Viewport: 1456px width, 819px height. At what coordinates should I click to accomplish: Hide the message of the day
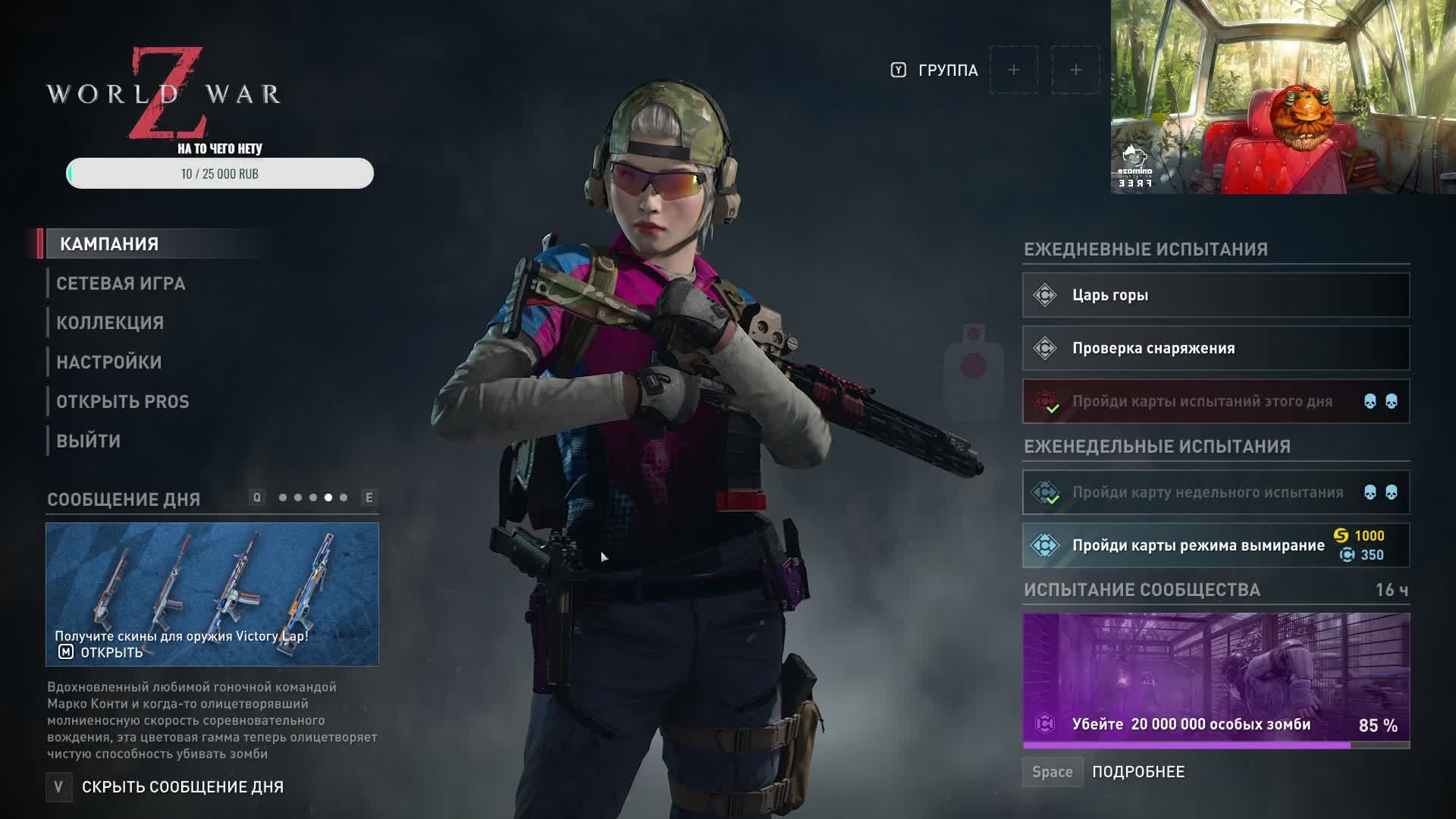pyautogui.click(x=182, y=787)
